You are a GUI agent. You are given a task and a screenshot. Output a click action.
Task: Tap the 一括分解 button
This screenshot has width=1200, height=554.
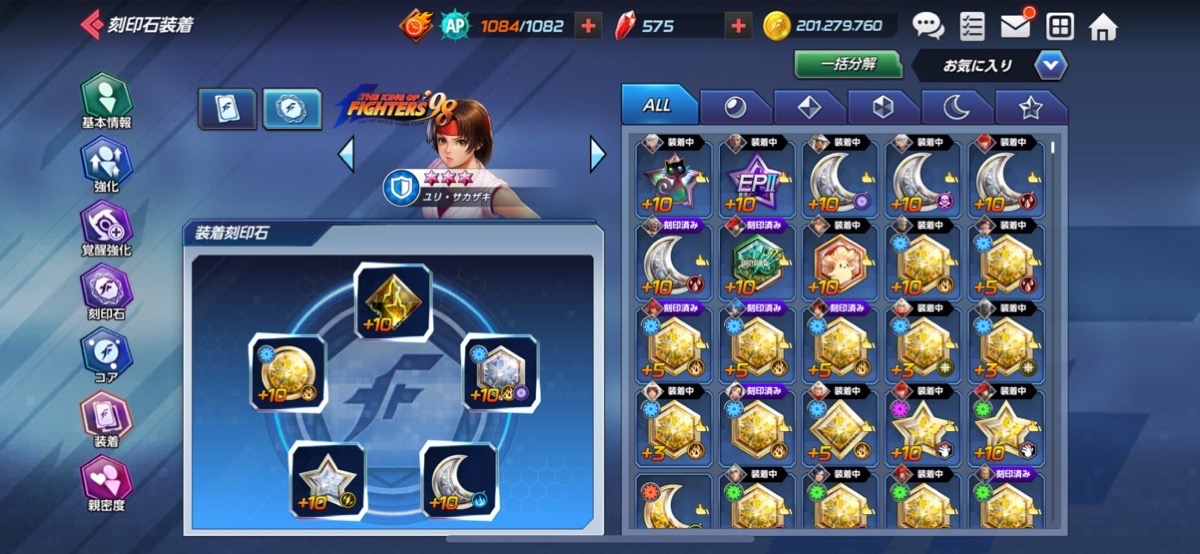tap(848, 64)
